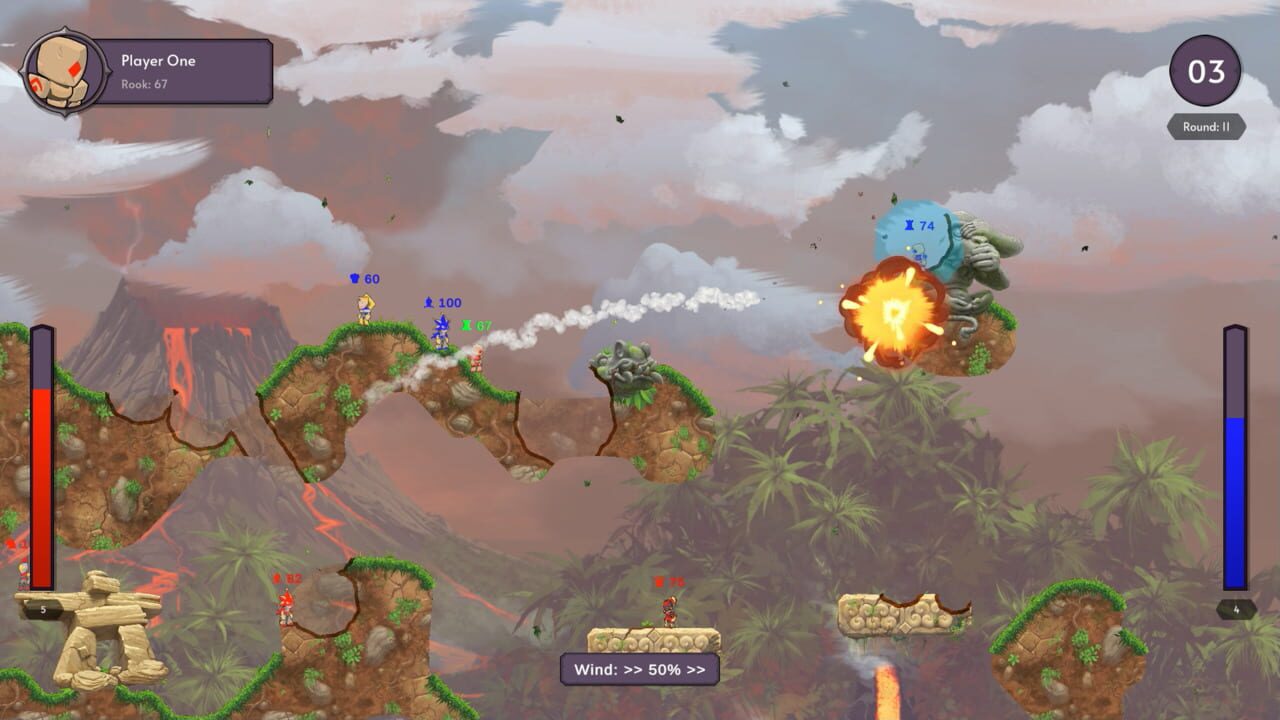Select the yellow character with 60 health

[363, 308]
